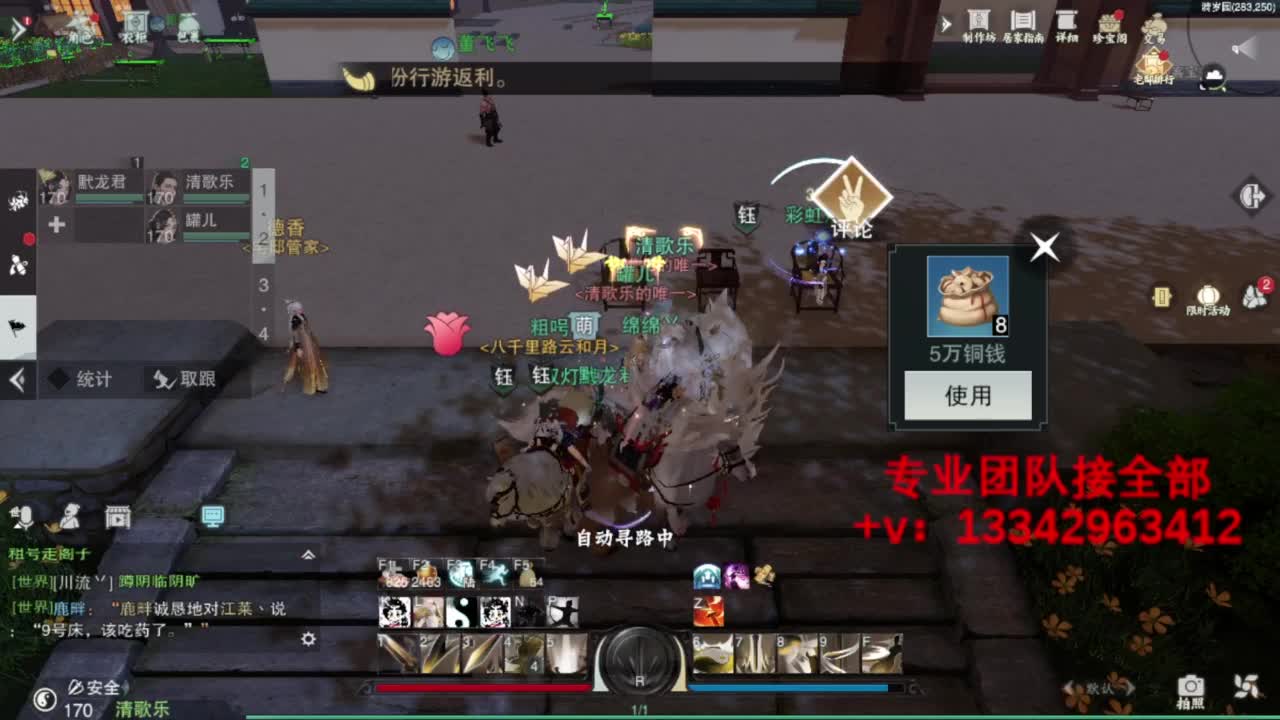The width and height of the screenshot is (1280, 720).
Task: Click party member 罐儿's portrait
Action: tap(160, 222)
